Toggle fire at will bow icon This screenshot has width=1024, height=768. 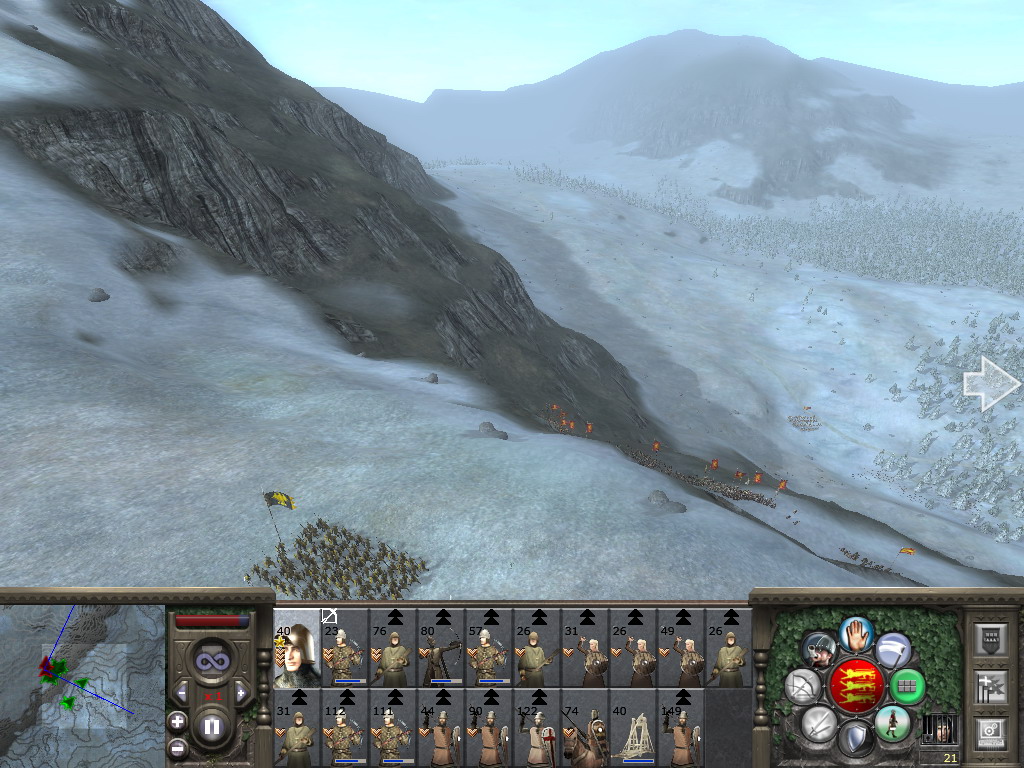[x=803, y=686]
